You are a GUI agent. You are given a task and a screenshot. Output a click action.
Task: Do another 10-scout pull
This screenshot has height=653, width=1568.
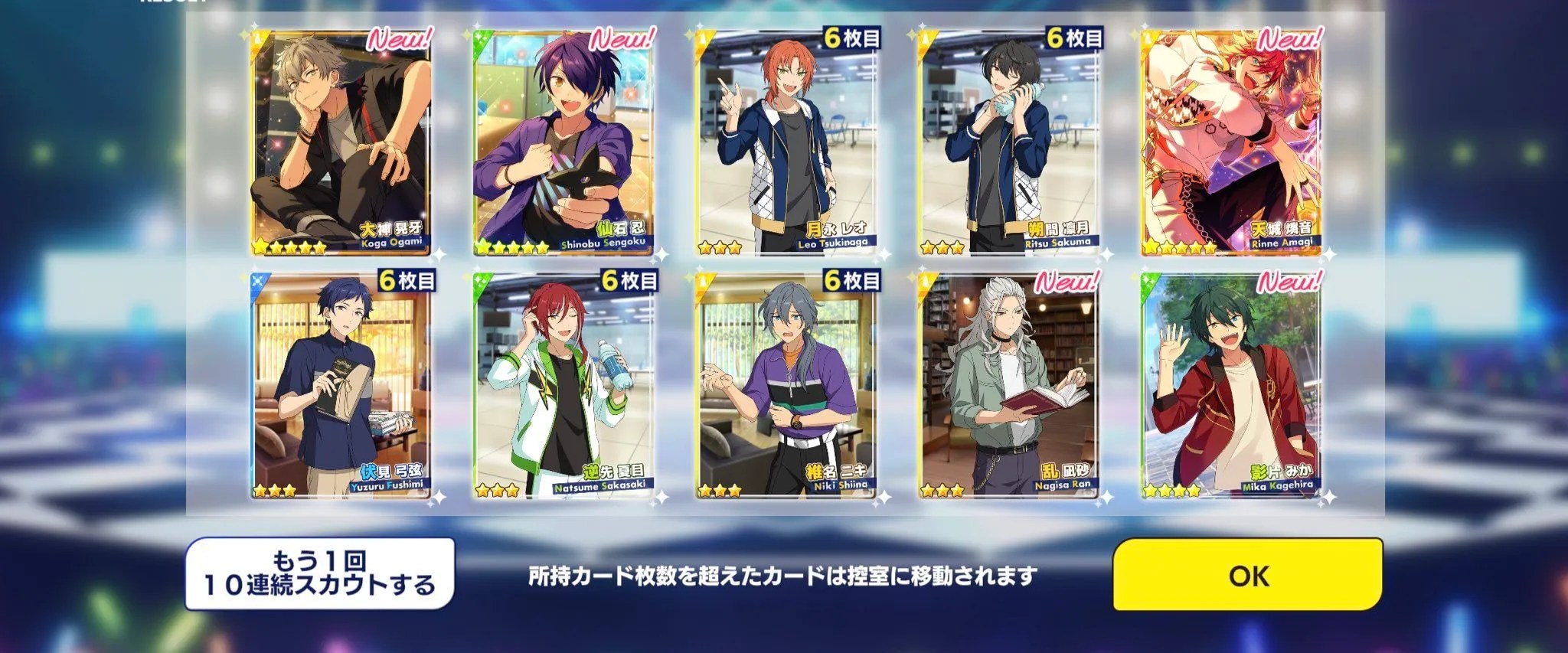[x=319, y=574]
